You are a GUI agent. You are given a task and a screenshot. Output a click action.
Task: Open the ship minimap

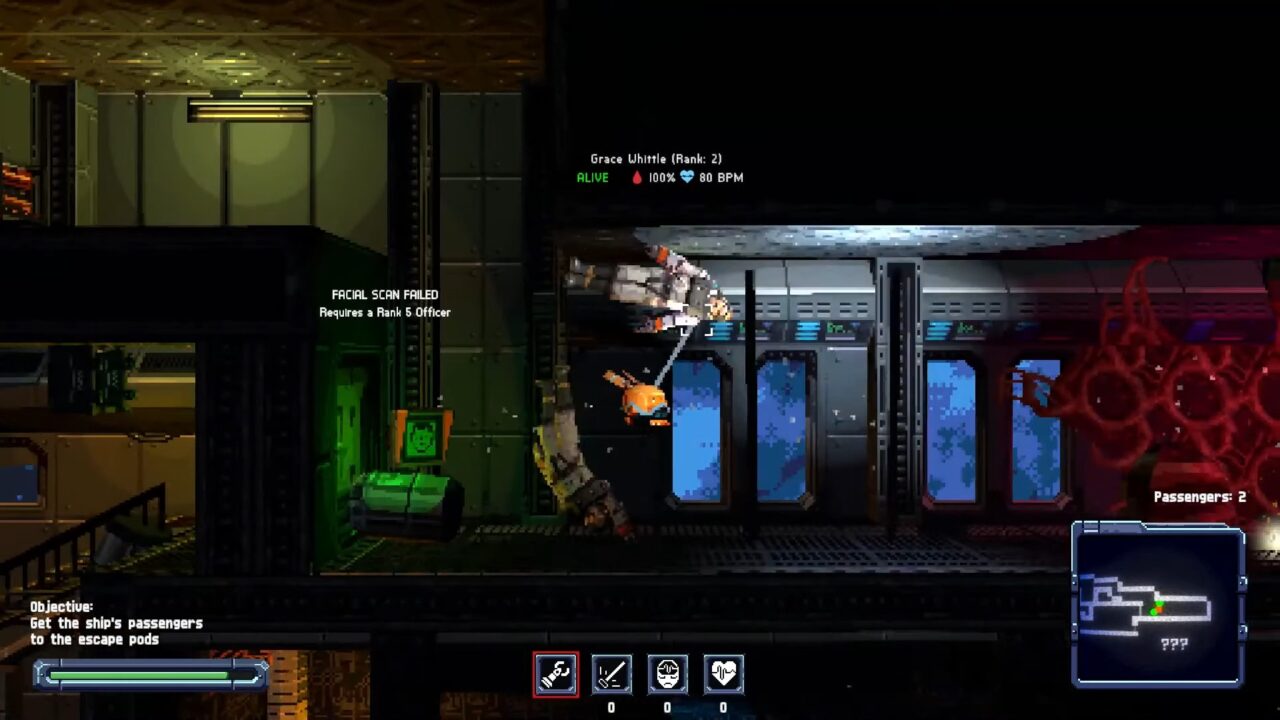[x=1158, y=604]
